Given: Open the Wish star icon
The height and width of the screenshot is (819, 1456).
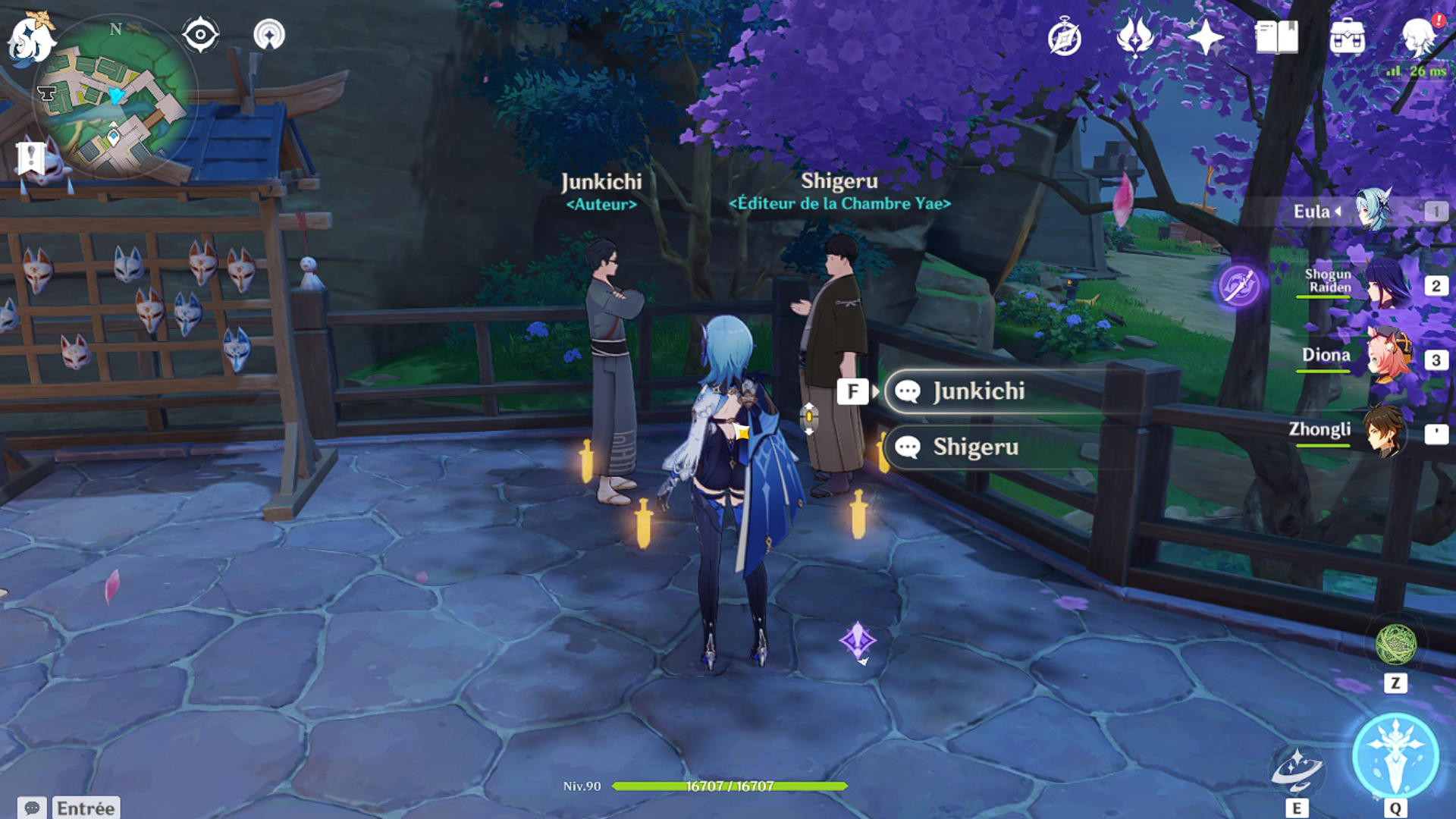Looking at the screenshot, I should (1205, 37).
